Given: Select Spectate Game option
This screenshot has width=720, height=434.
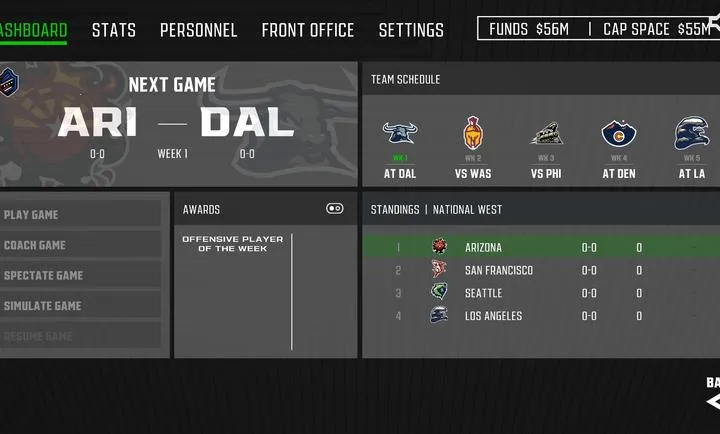Looking at the screenshot, I should point(81,275).
